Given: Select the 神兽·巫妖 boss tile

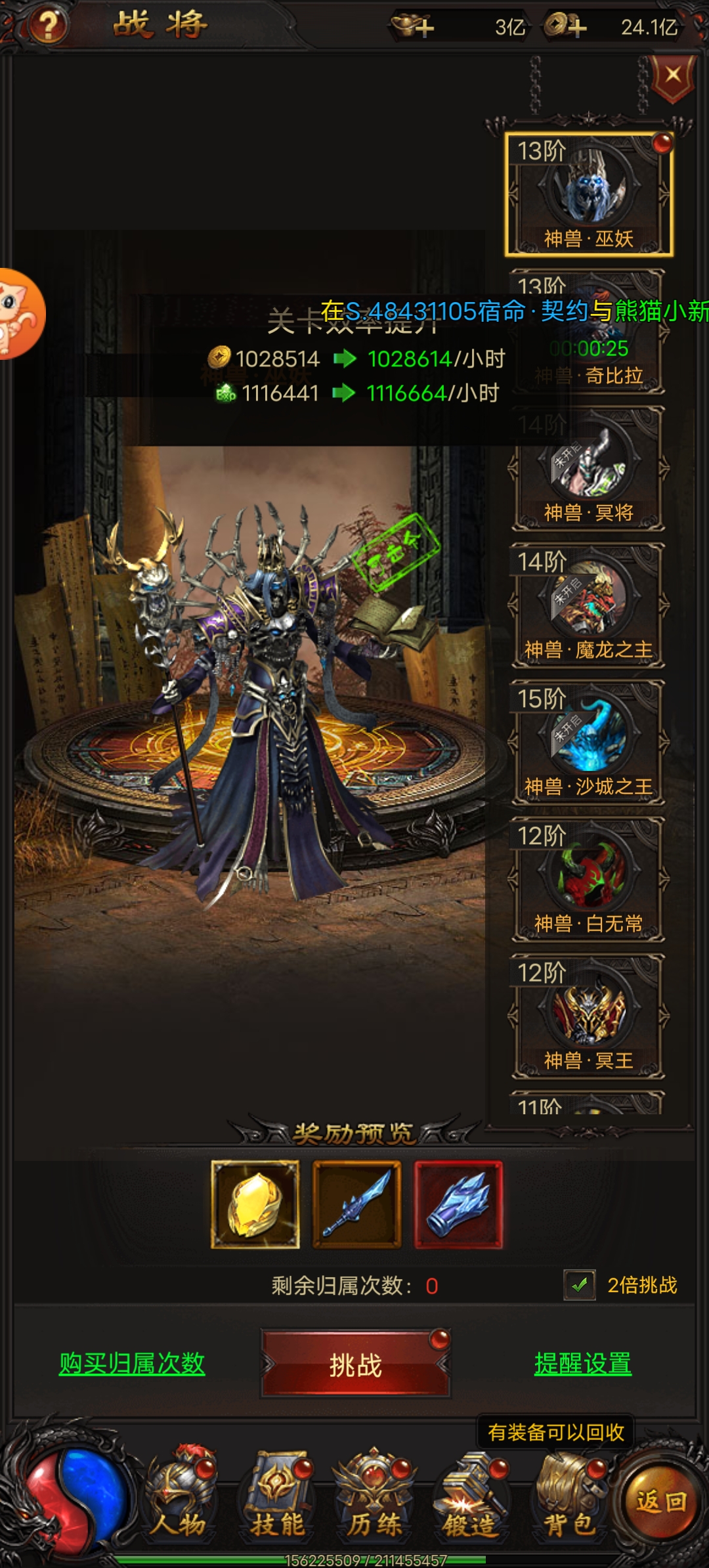Looking at the screenshot, I should (x=588, y=194).
